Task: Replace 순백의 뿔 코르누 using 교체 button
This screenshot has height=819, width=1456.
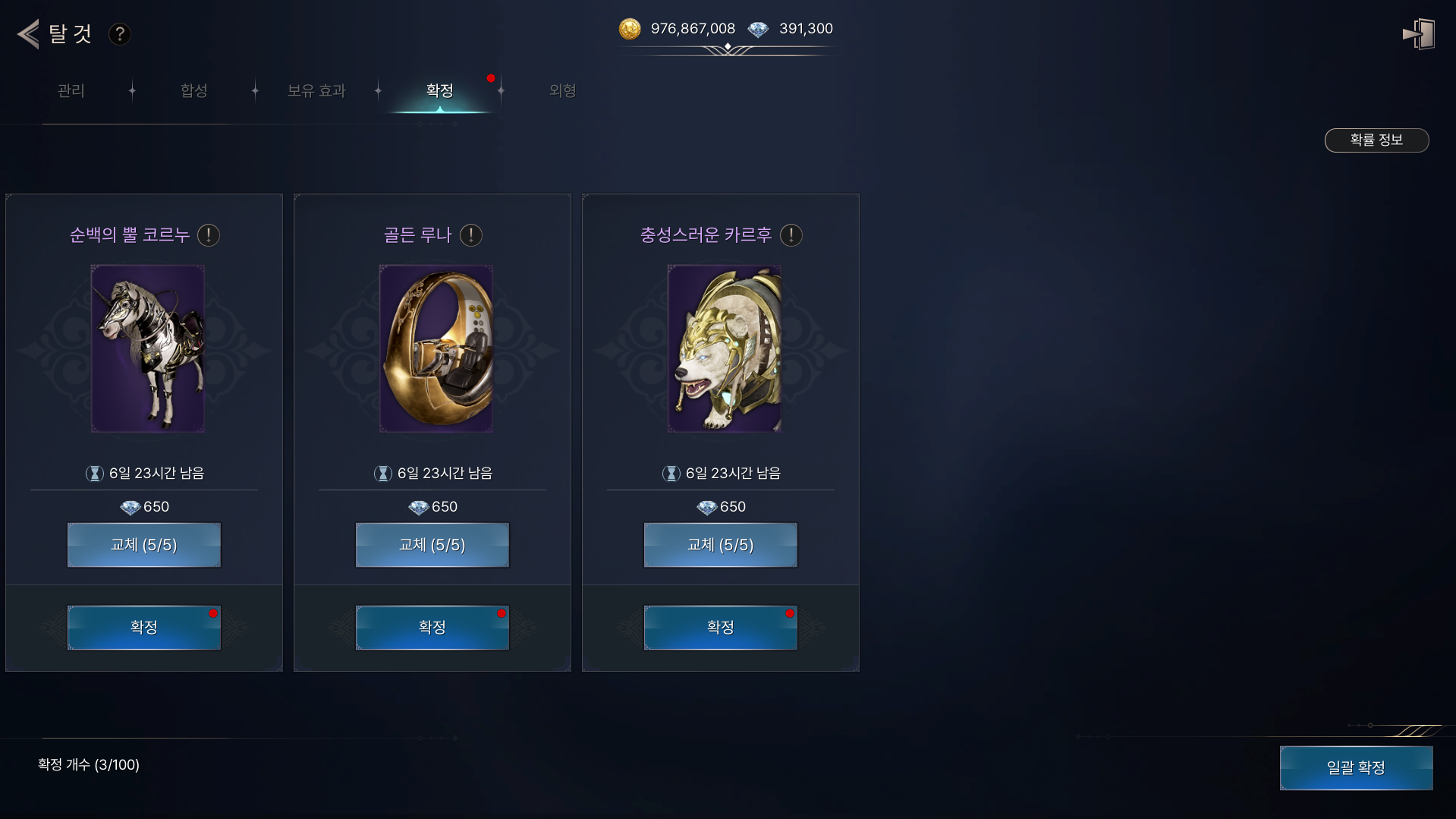Action: tap(144, 545)
